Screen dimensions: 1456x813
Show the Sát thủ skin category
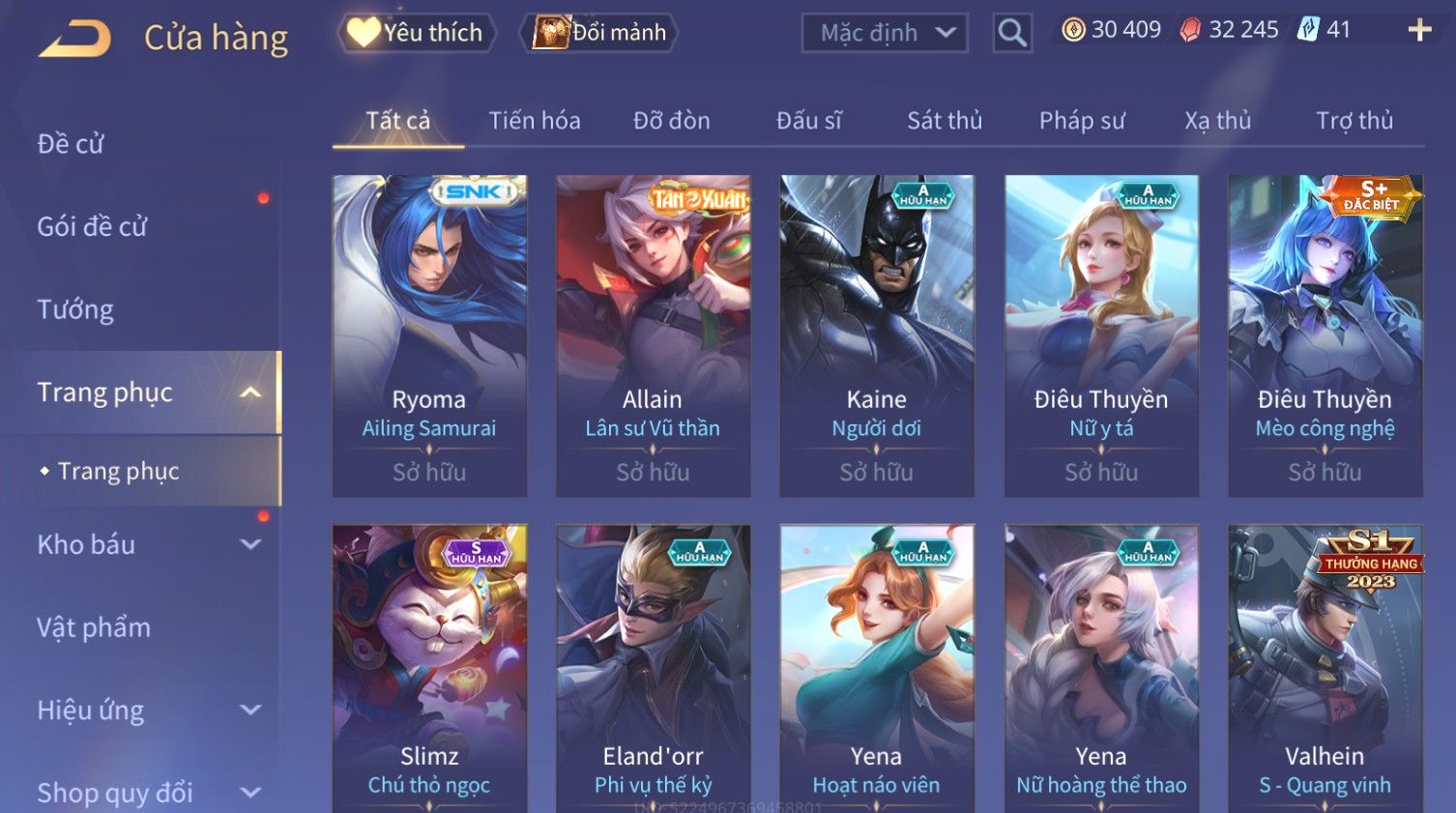point(945,121)
